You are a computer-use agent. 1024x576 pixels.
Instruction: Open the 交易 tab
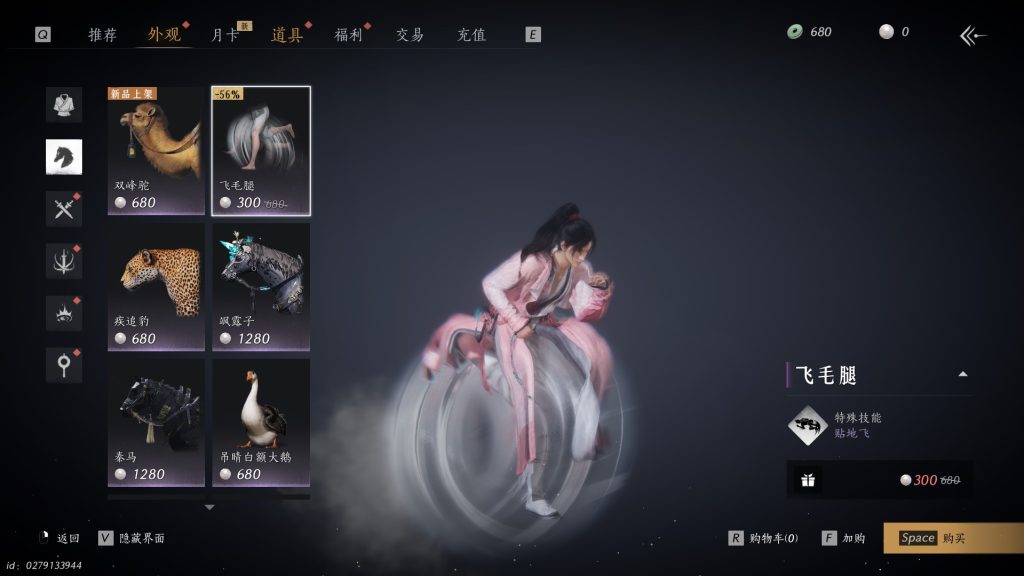coord(410,35)
